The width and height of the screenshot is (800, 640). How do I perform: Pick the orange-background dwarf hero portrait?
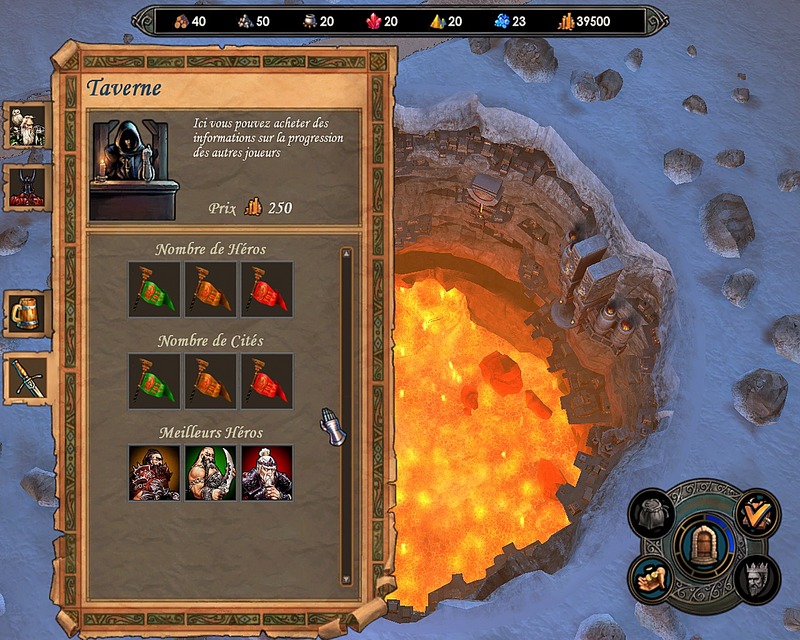coord(154,473)
